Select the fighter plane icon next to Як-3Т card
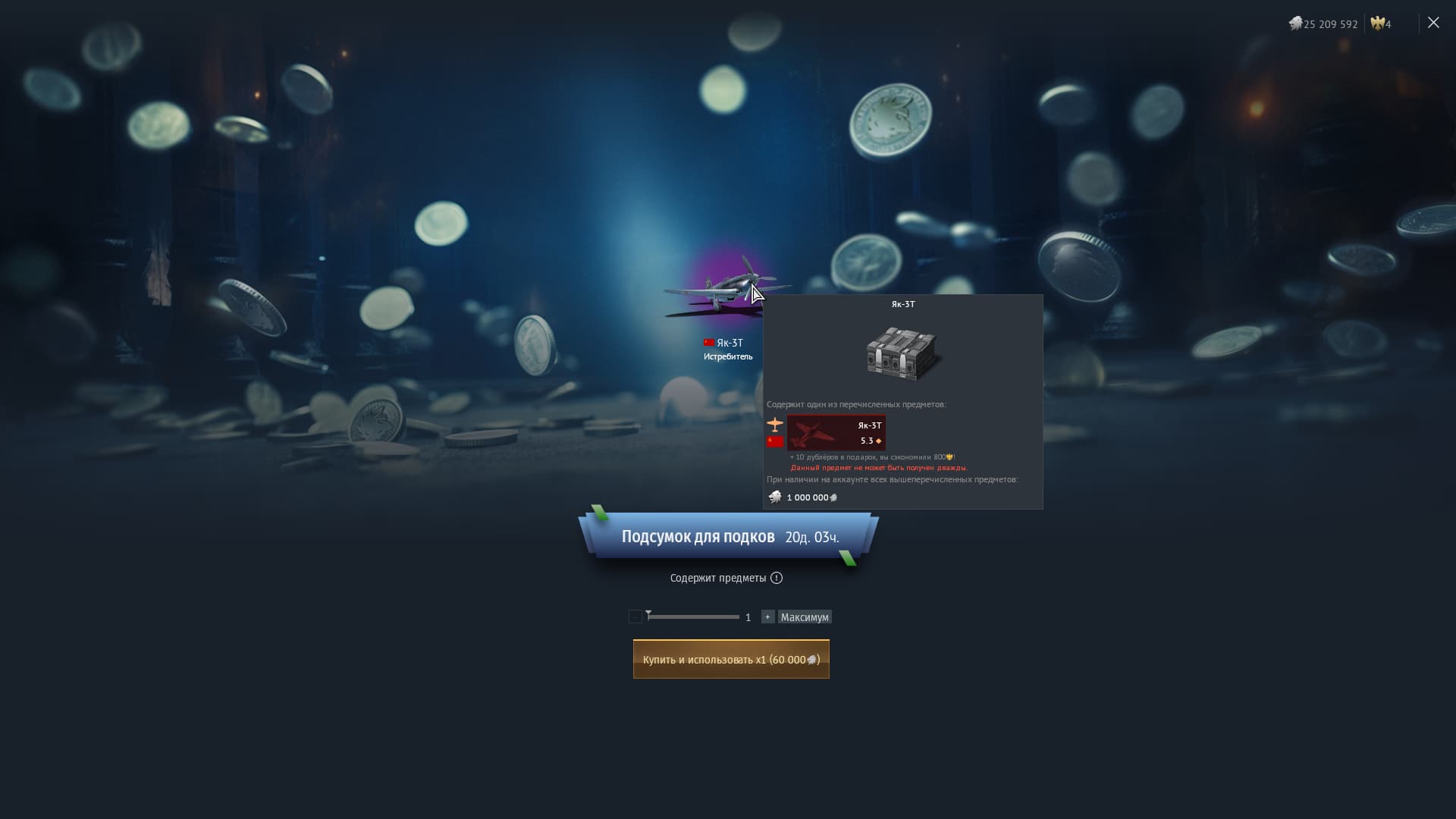This screenshot has height=819, width=1456. coord(775,425)
